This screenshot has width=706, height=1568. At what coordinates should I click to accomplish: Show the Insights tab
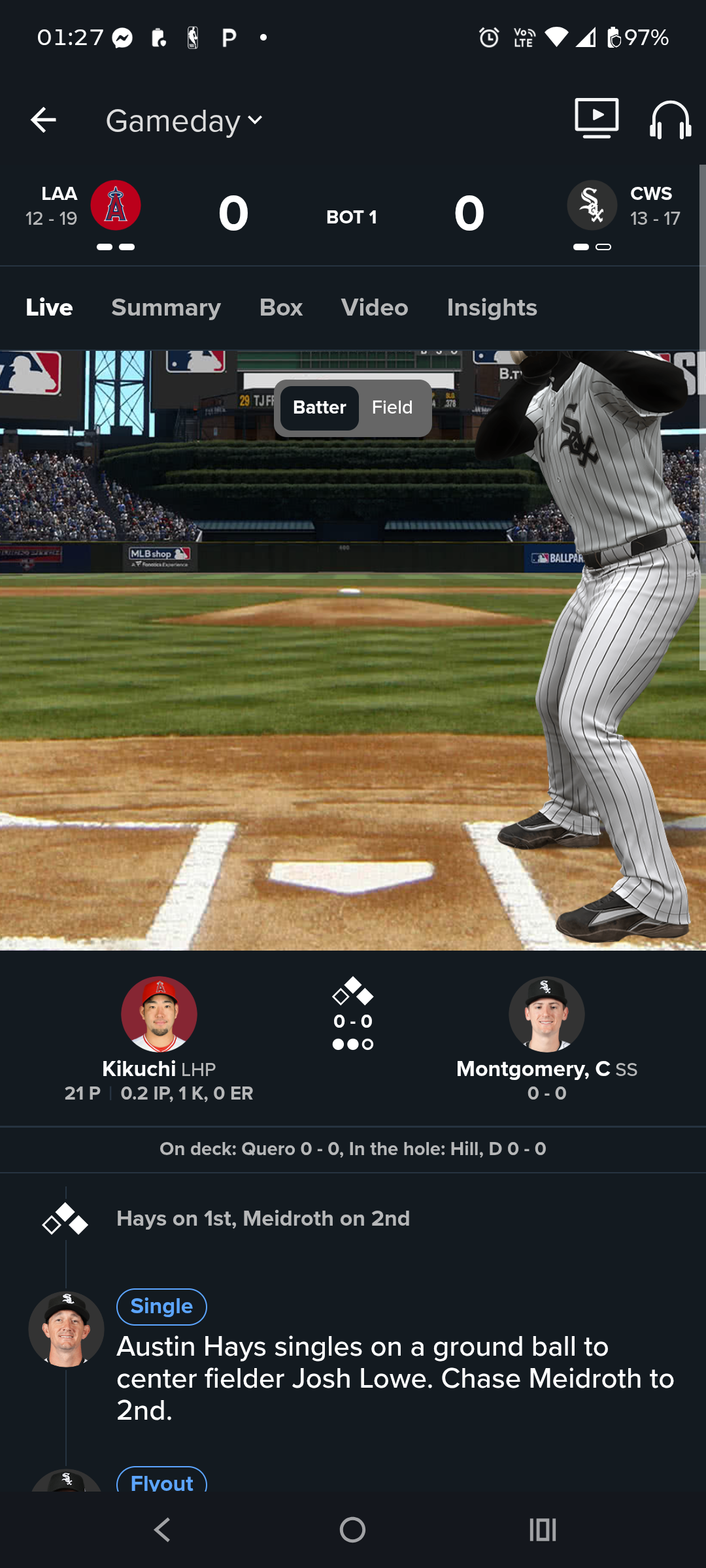492,308
